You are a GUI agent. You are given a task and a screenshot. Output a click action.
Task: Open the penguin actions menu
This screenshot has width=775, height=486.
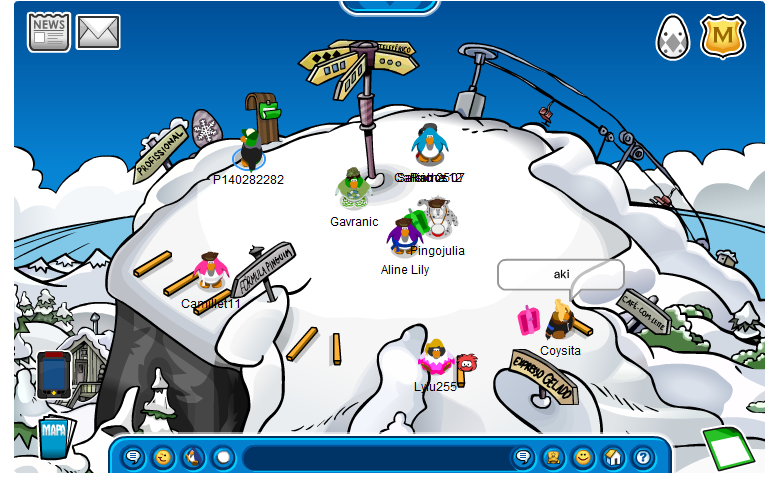[x=193, y=458]
